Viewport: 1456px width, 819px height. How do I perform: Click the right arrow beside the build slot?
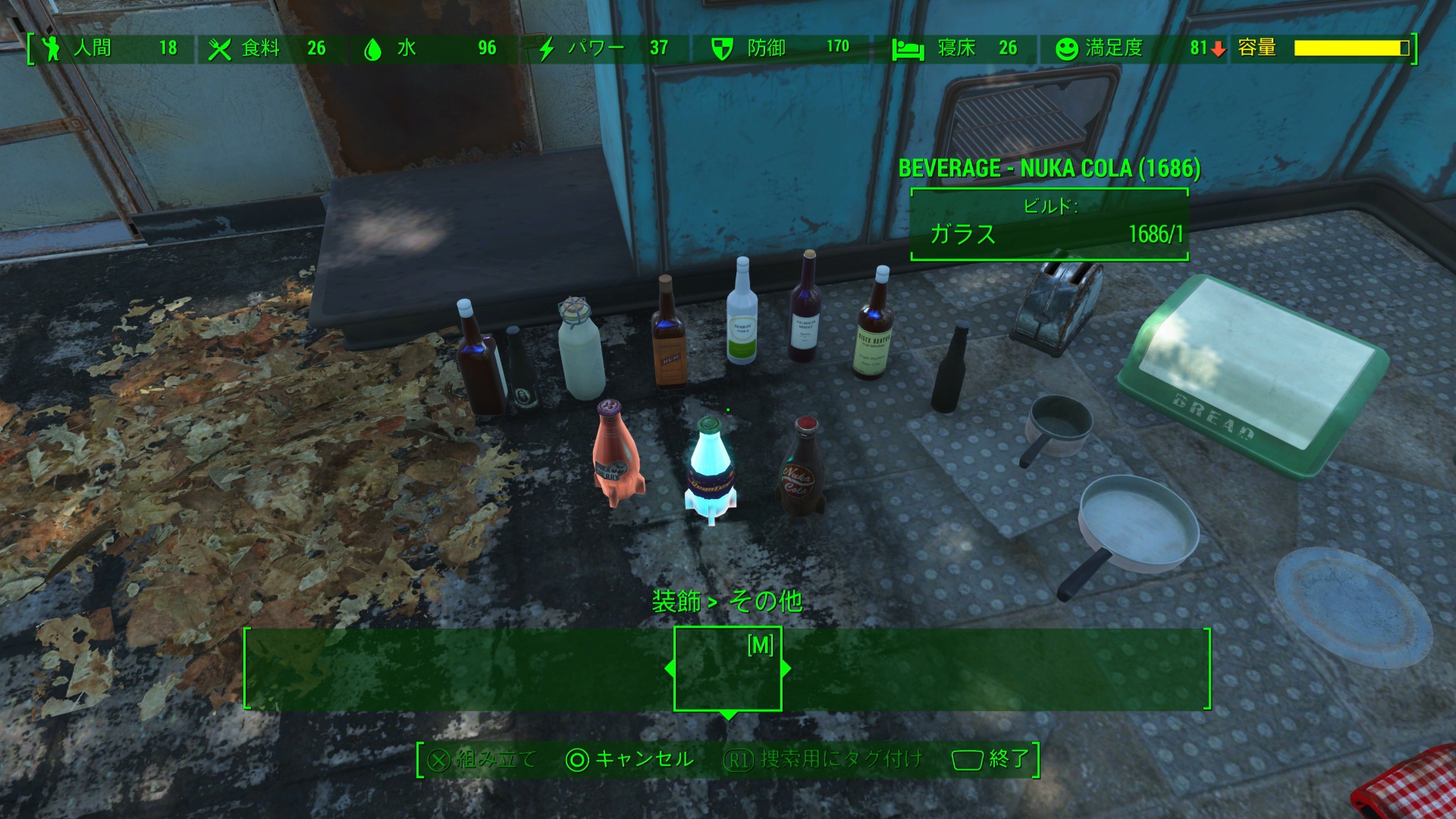(x=786, y=669)
